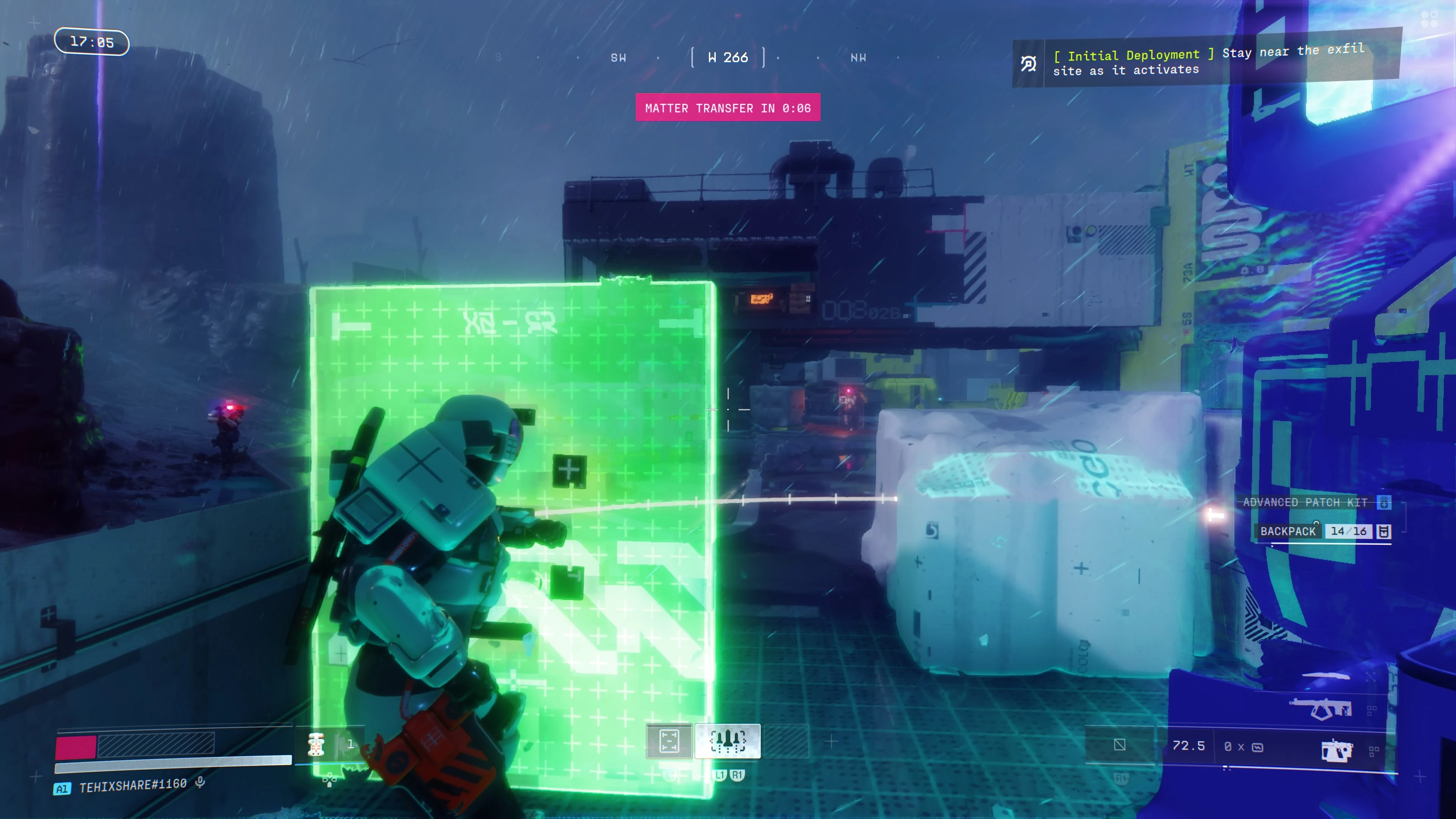Open the four-dot icon in the corner
Screen dimensions: 1456x819
1429,19
